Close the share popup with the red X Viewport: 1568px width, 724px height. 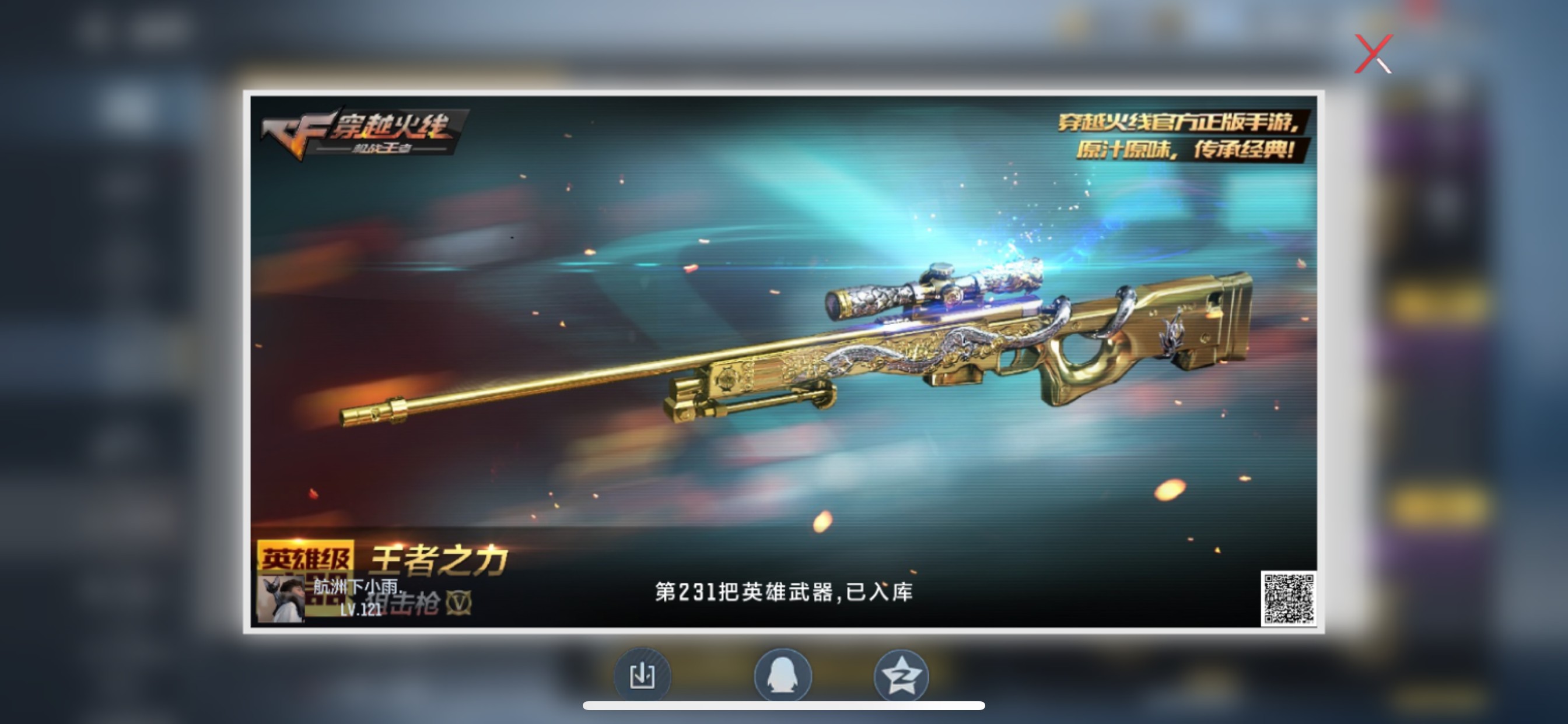tap(1374, 54)
